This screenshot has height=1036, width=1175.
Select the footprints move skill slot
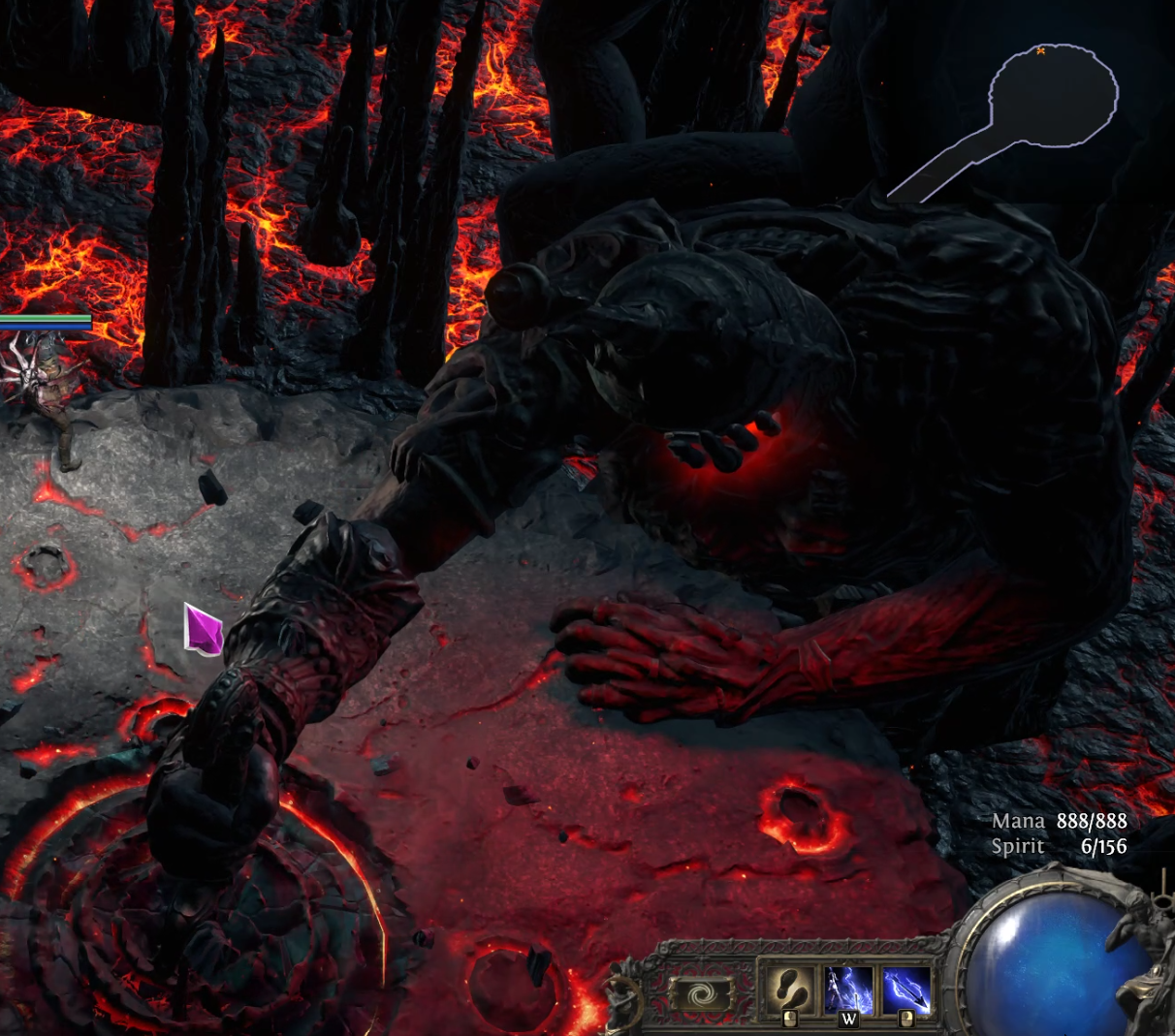tap(789, 989)
